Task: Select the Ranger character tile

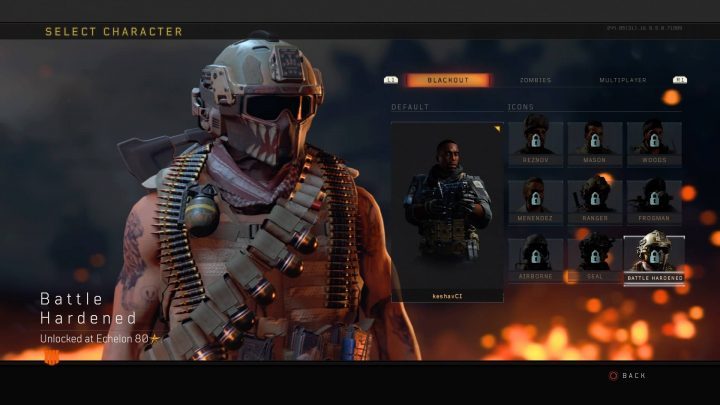Action: point(595,202)
